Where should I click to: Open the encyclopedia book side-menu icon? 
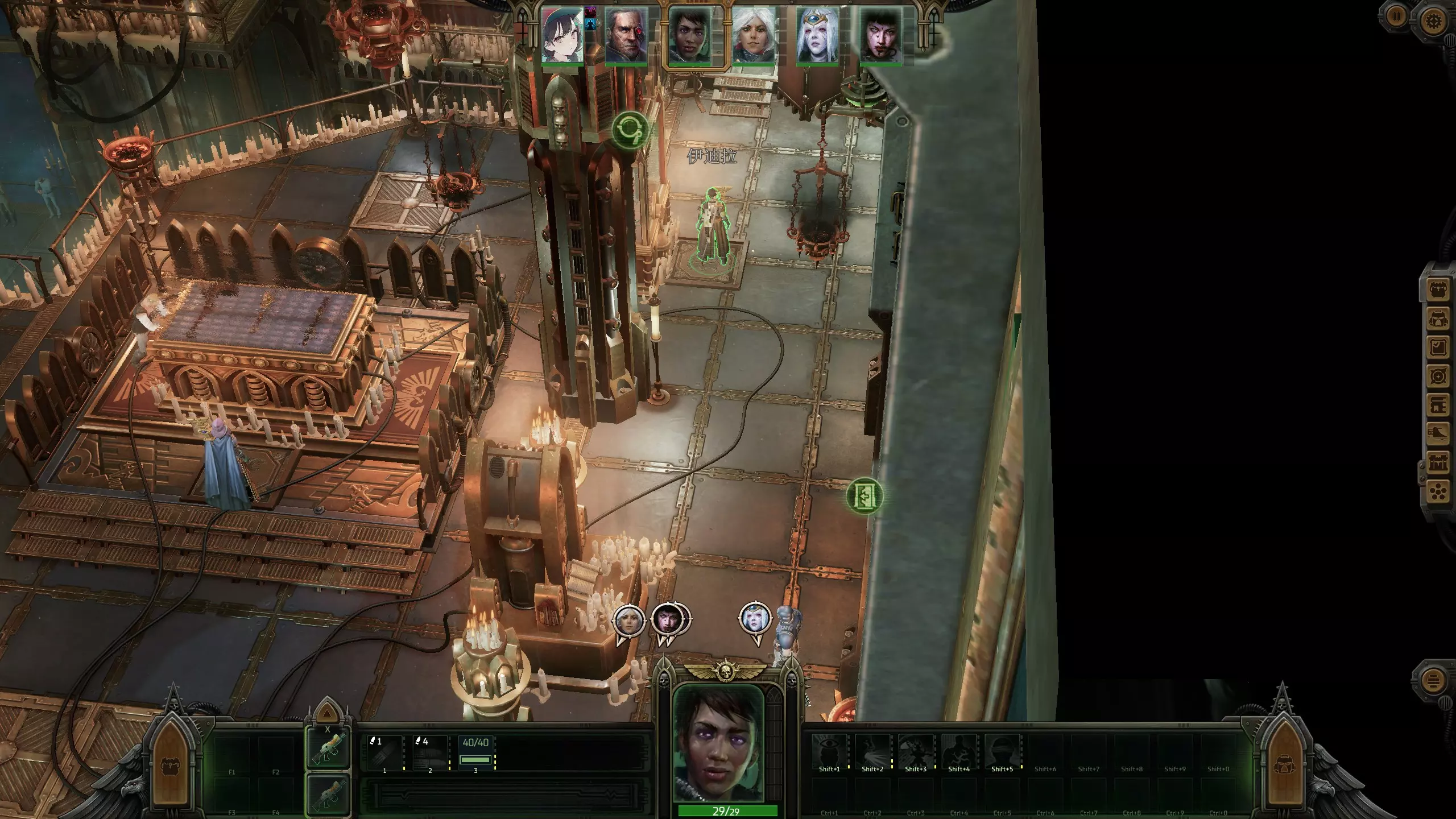[1439, 406]
